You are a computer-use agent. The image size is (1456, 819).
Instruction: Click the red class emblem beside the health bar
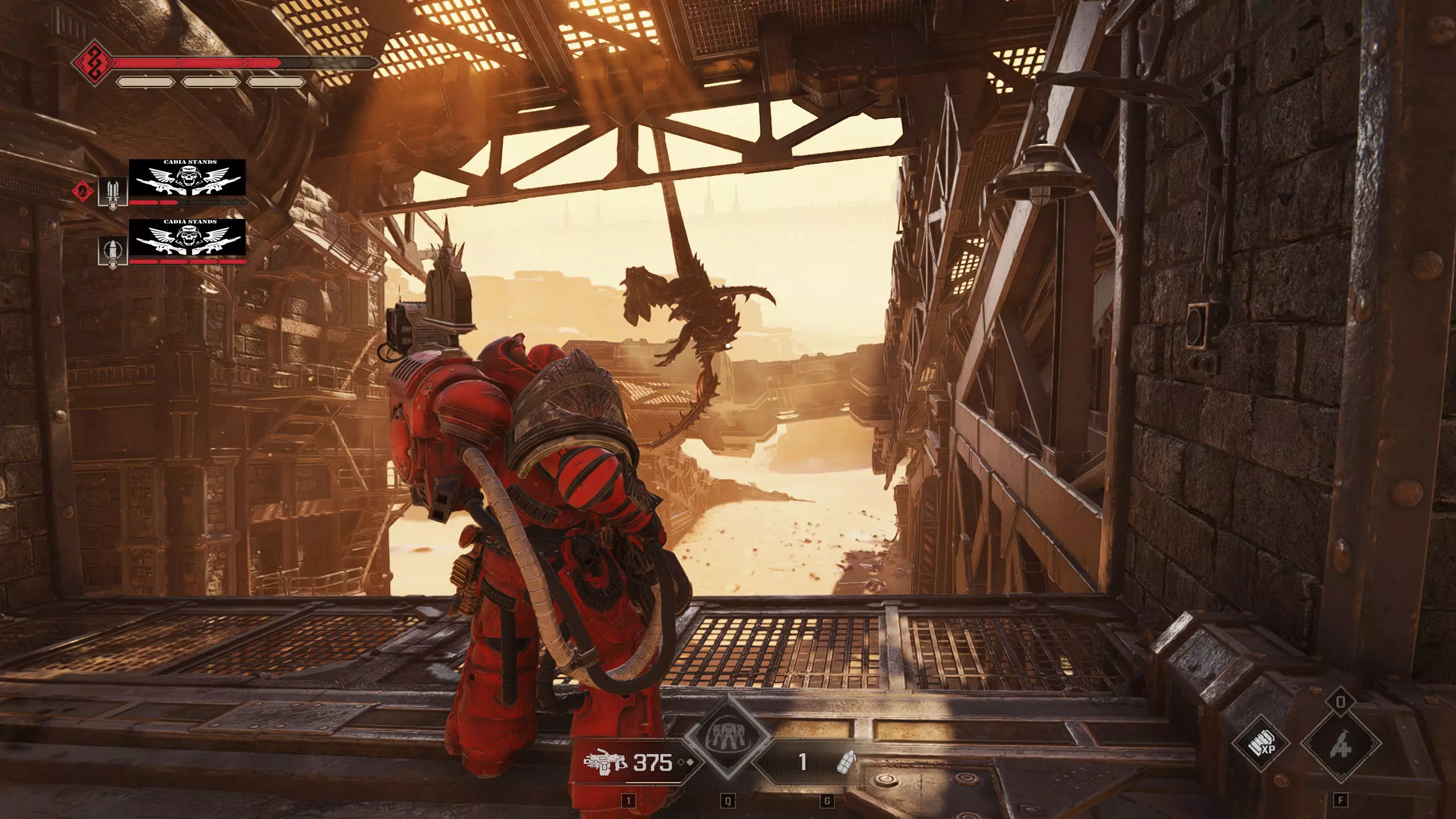92,61
